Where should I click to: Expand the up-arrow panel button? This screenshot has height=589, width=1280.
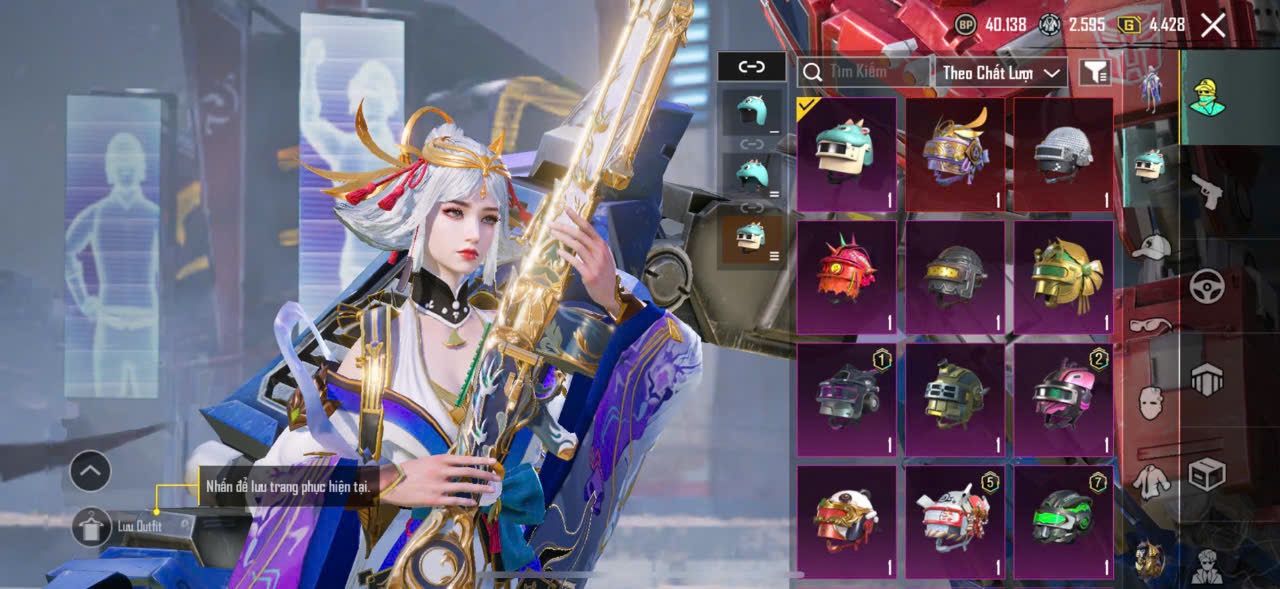tap(90, 471)
